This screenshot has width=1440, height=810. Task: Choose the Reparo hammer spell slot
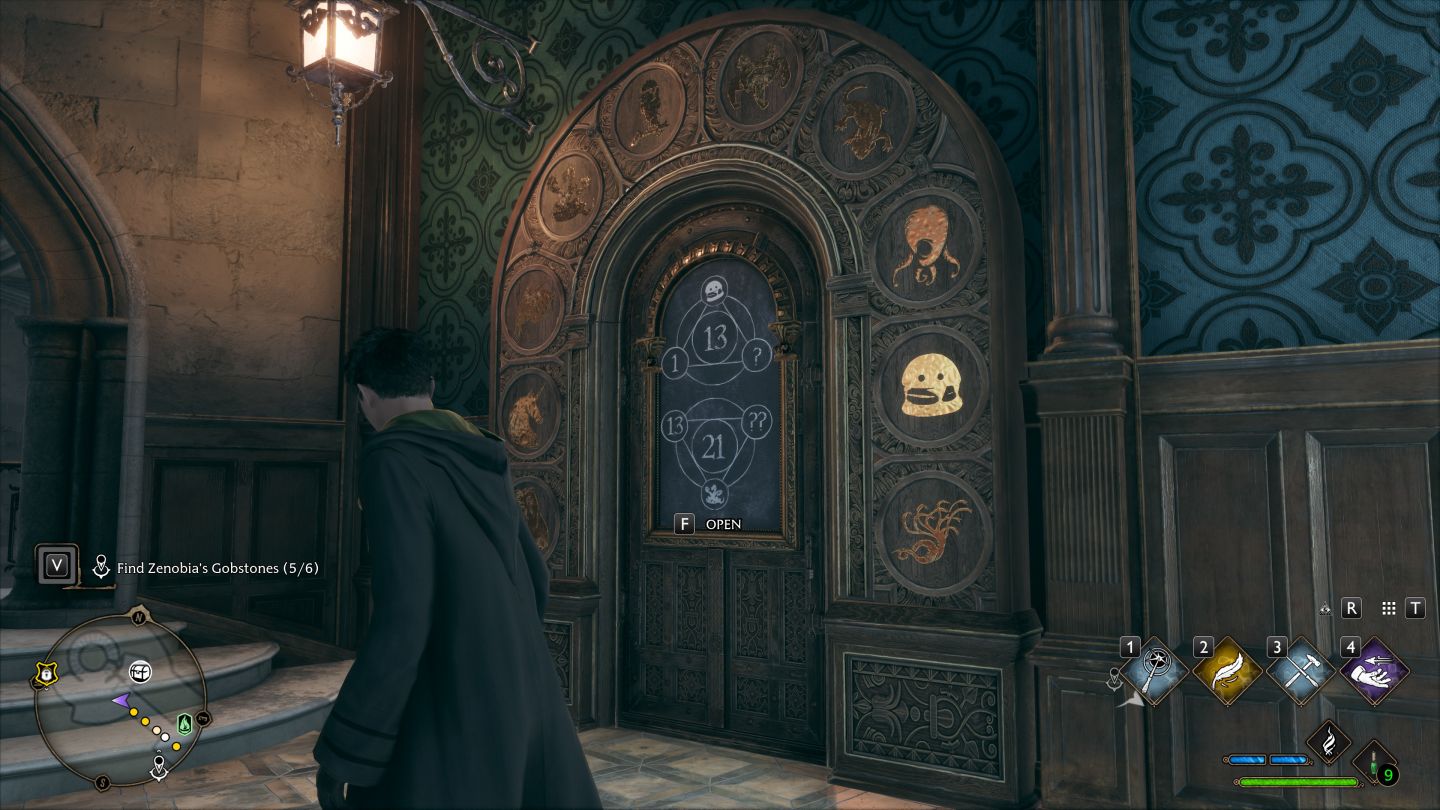pos(1301,671)
